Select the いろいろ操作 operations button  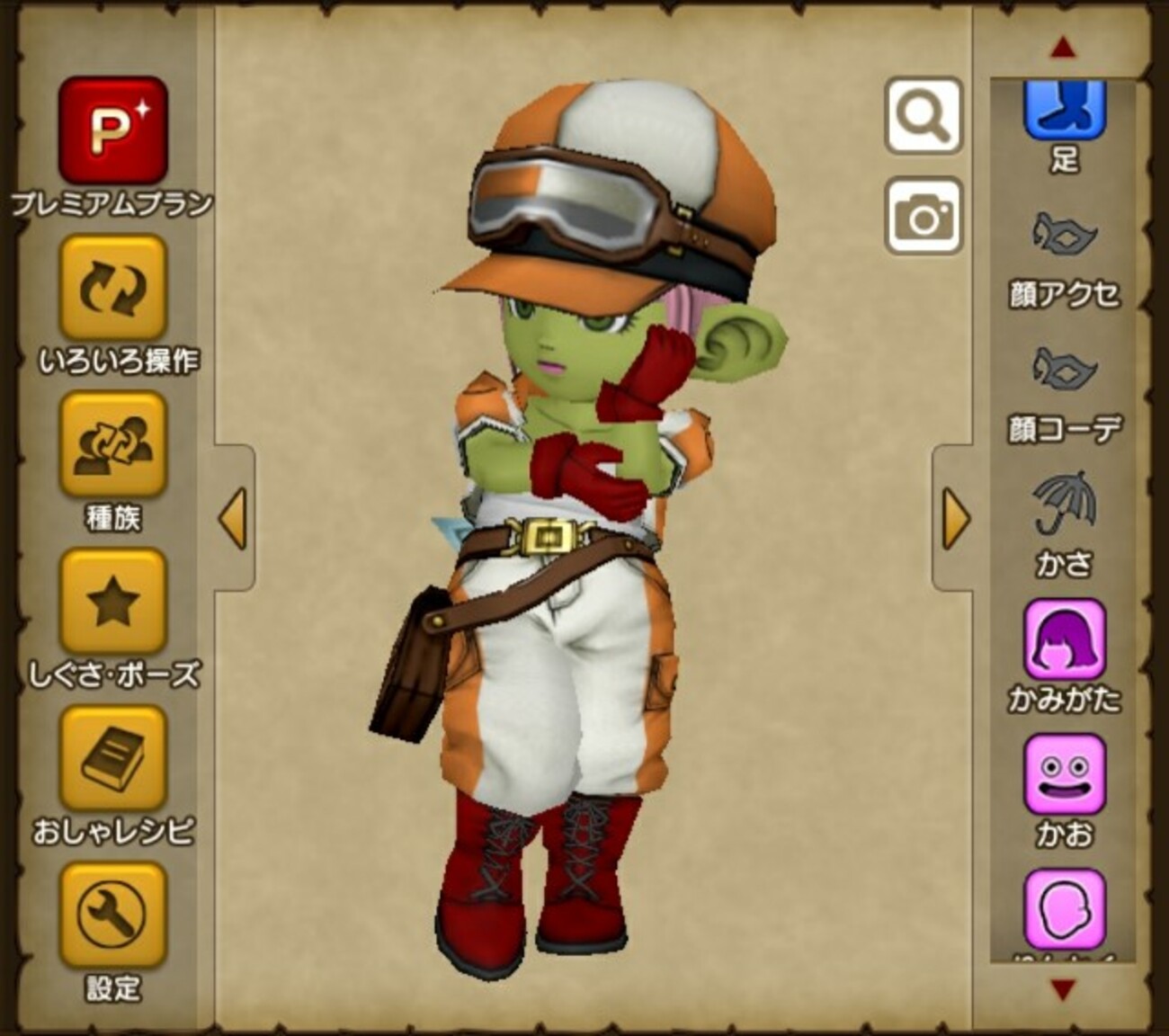click(113, 288)
